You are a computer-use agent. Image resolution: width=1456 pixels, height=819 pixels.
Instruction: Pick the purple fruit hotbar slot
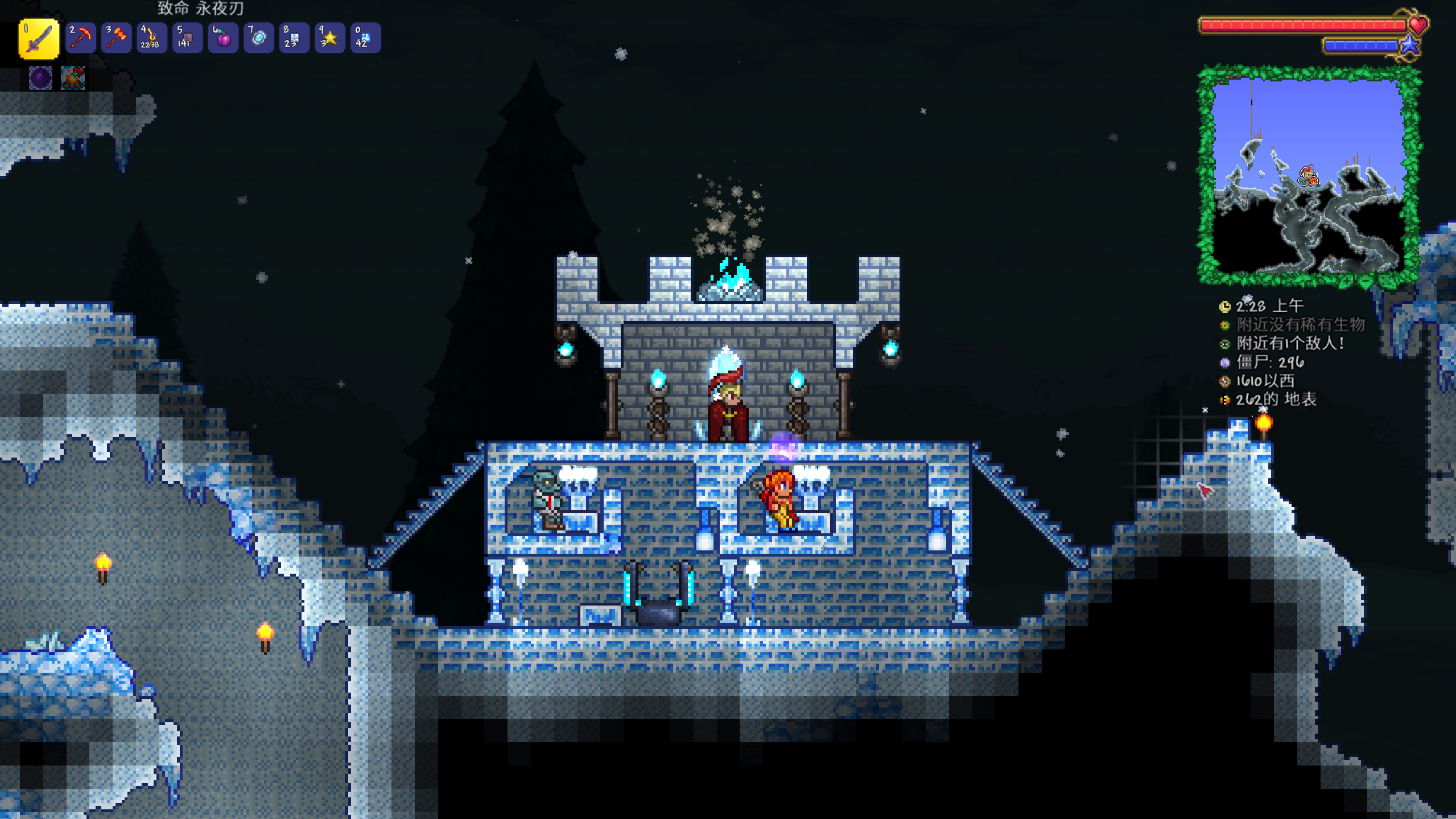click(x=222, y=38)
